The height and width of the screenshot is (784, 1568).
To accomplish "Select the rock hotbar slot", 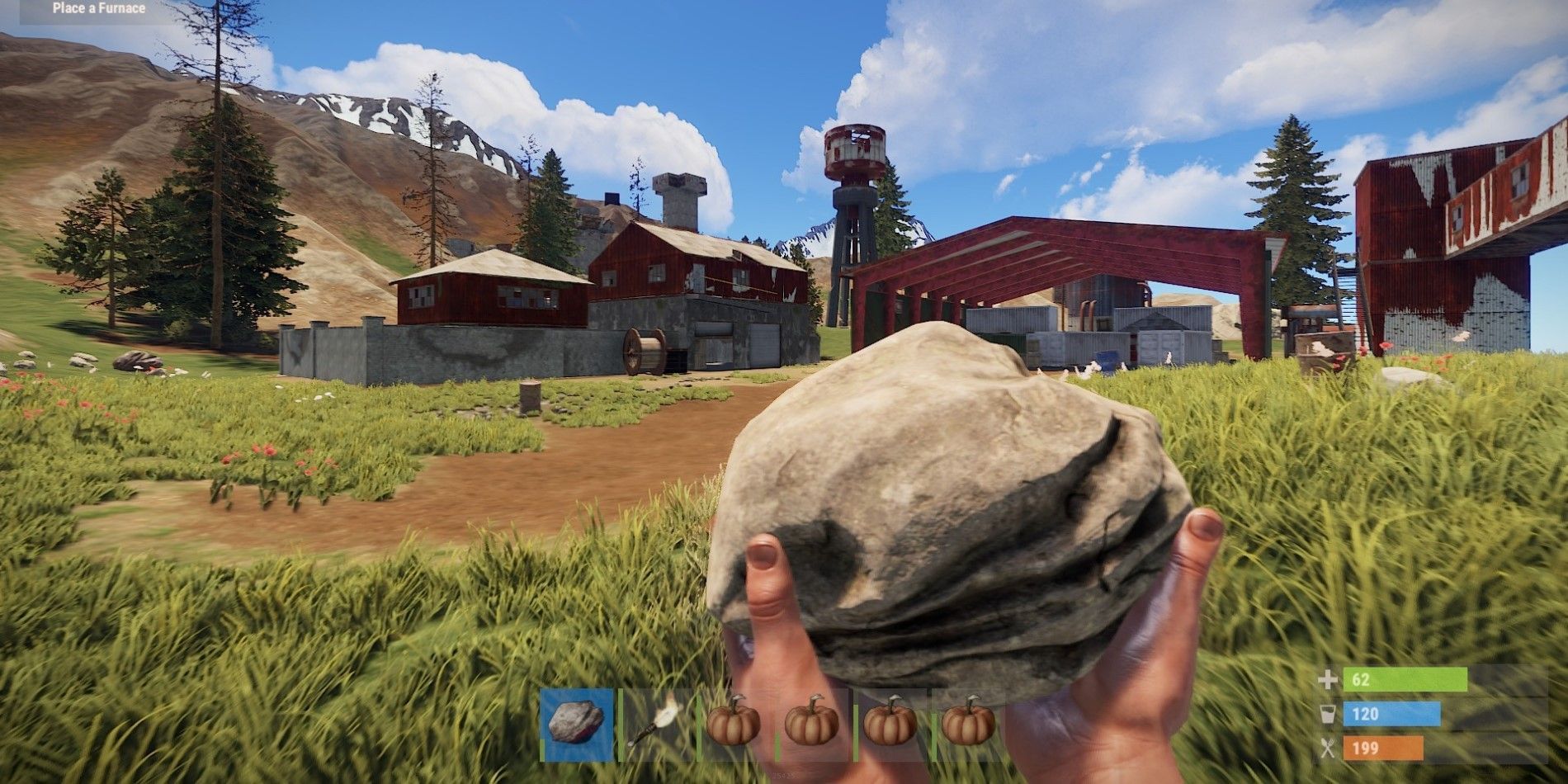I will point(577,724).
